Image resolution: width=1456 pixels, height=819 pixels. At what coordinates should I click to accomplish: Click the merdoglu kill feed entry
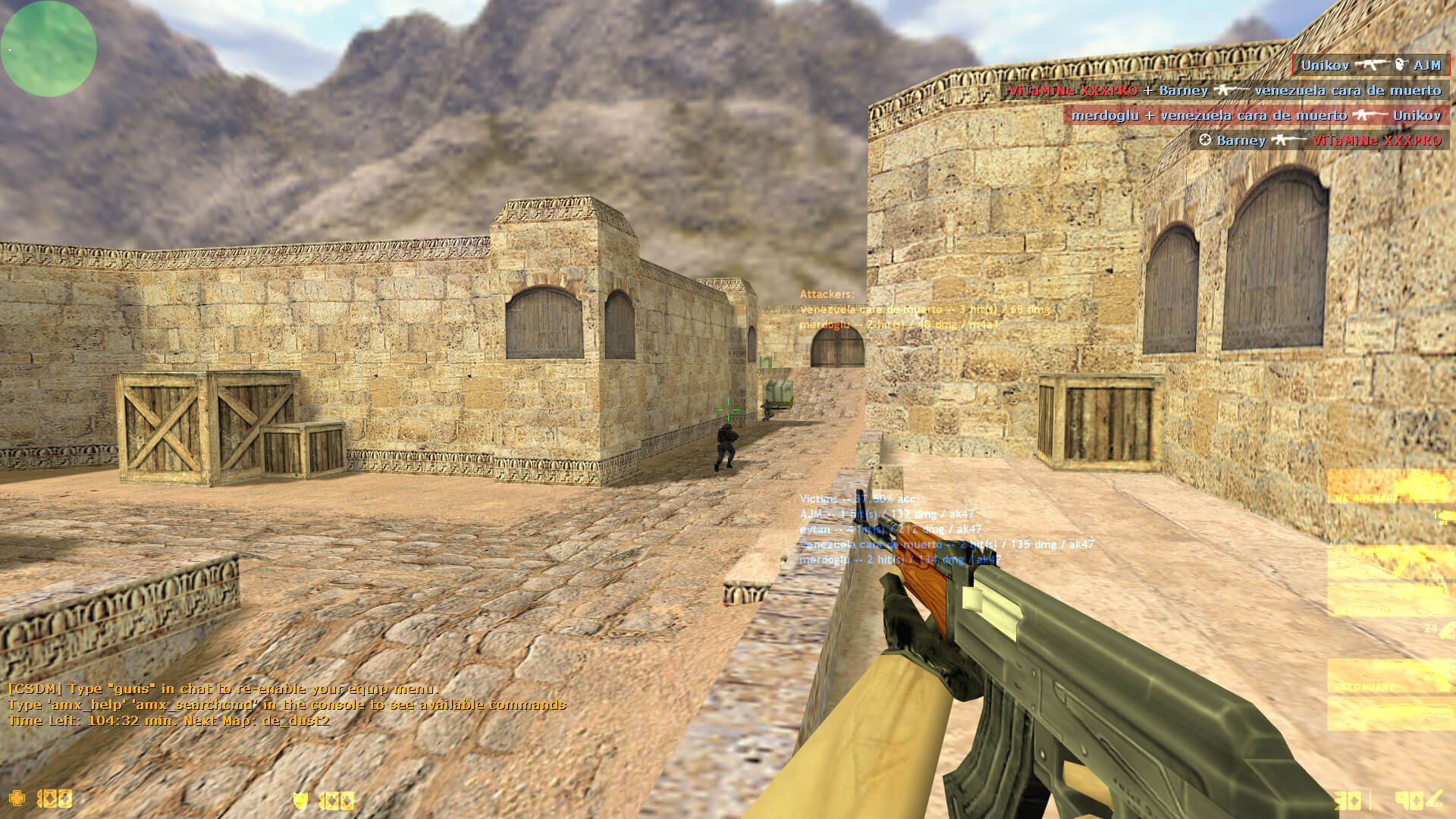(x=1256, y=115)
